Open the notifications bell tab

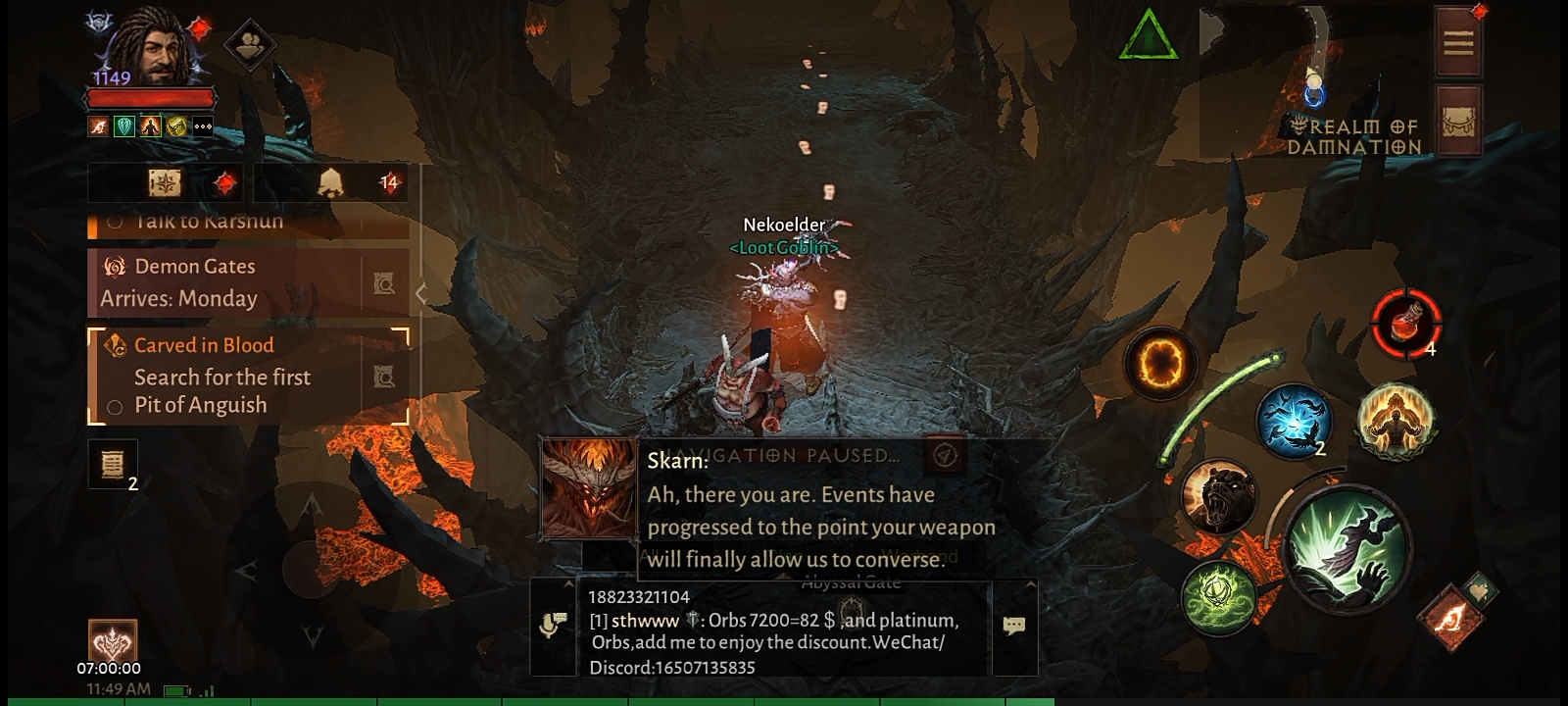333,182
